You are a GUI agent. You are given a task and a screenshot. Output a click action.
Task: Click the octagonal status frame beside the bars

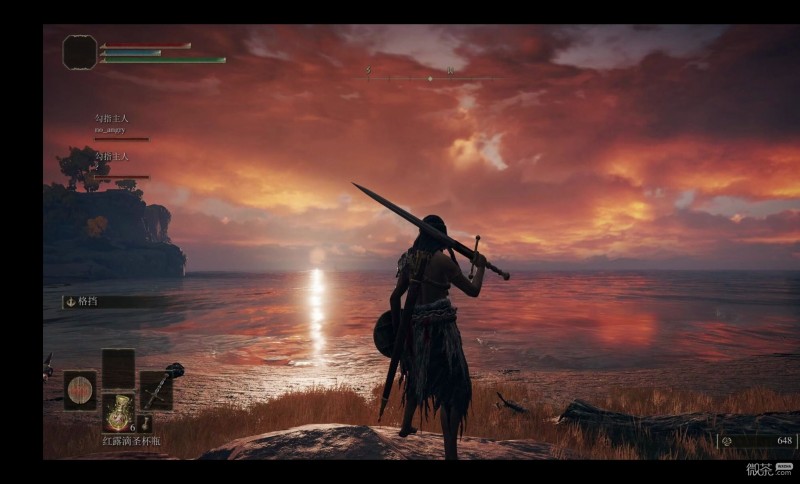click(79, 52)
